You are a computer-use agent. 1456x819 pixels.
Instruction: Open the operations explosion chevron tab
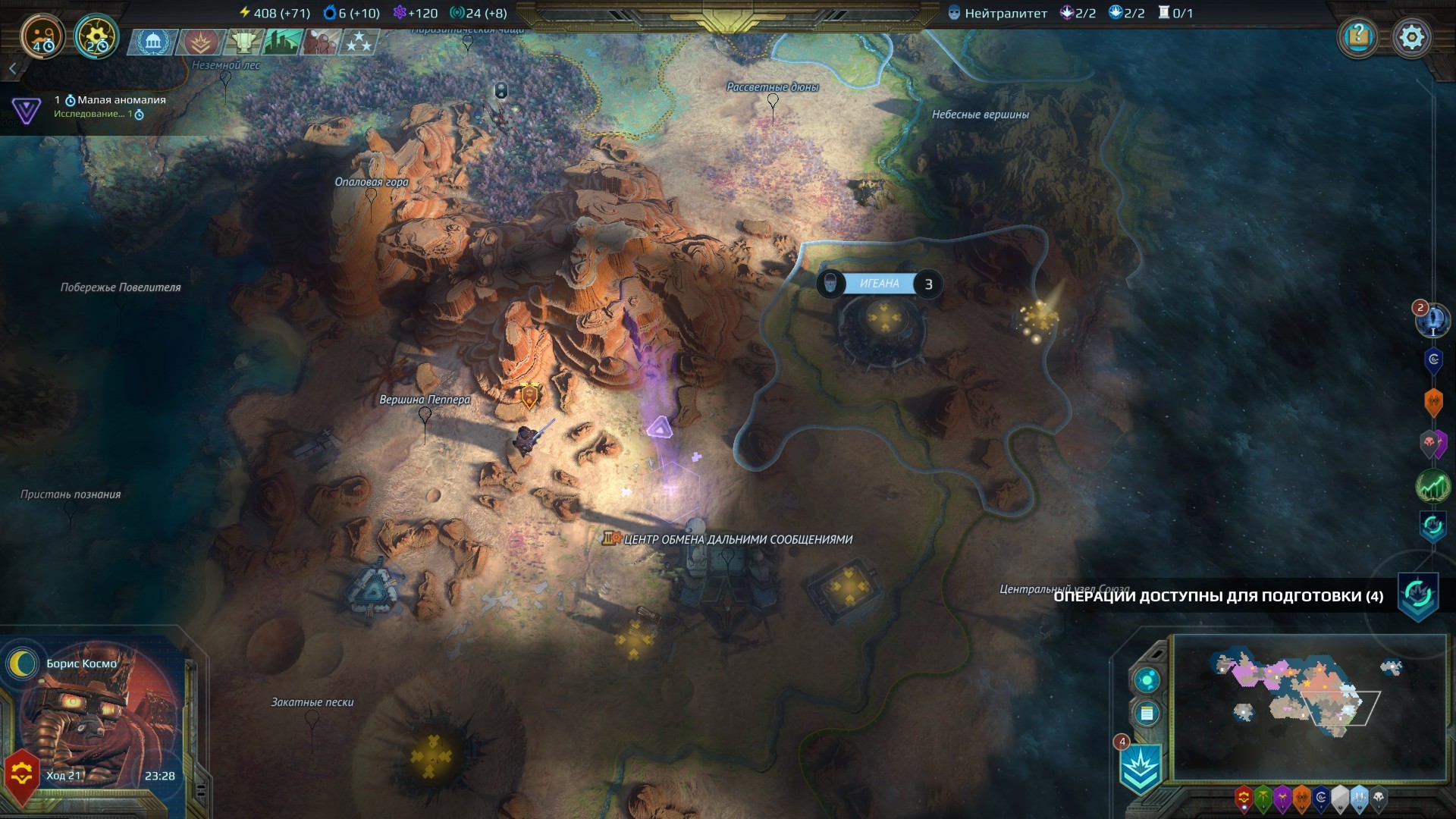click(200, 42)
